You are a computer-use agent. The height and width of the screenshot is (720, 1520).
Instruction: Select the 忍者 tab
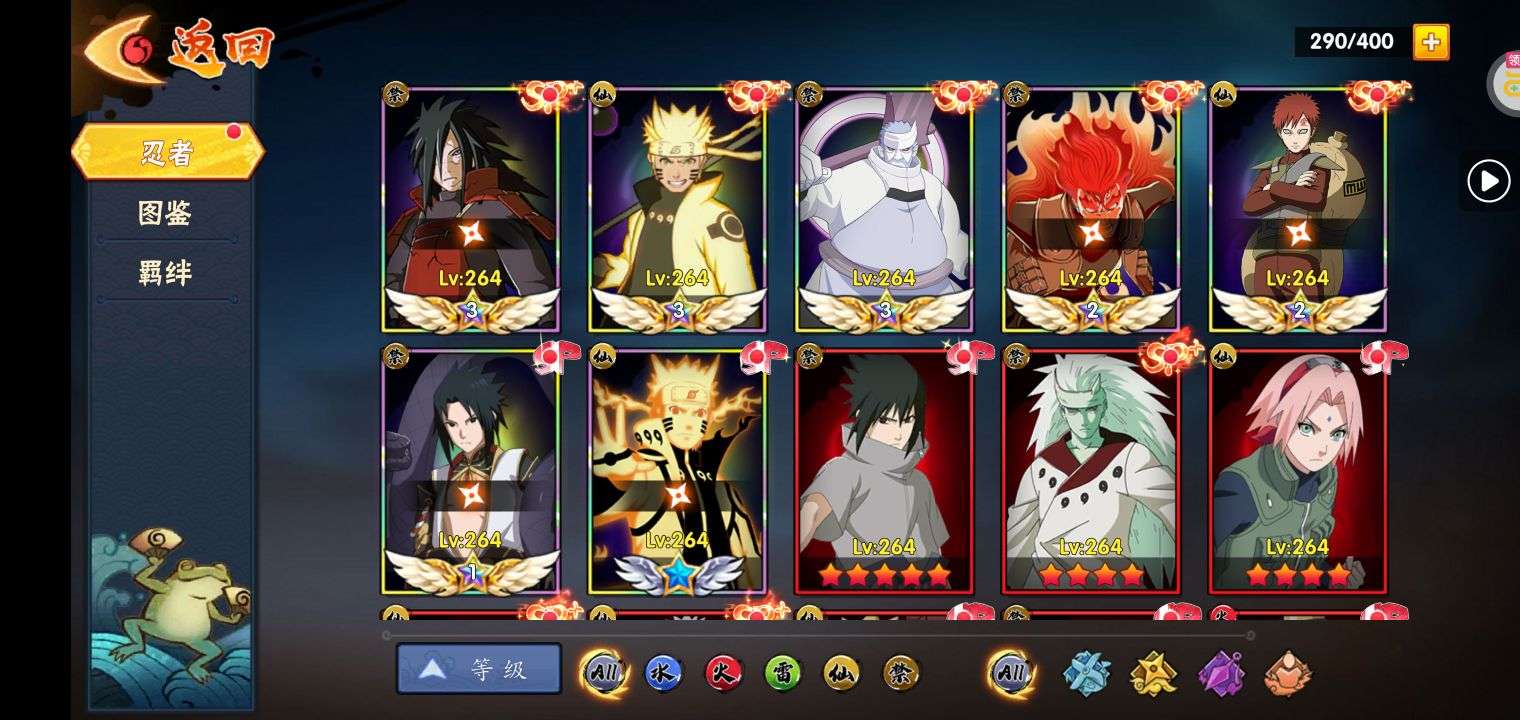click(167, 153)
